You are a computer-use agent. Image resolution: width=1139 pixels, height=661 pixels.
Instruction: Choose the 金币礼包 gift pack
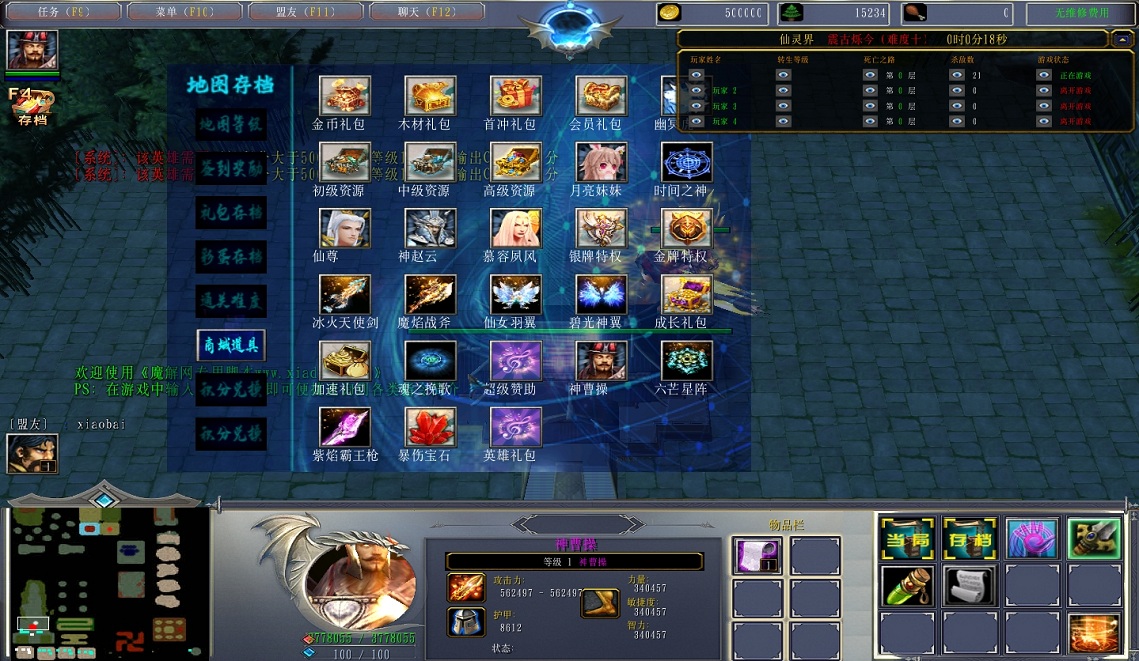(344, 96)
